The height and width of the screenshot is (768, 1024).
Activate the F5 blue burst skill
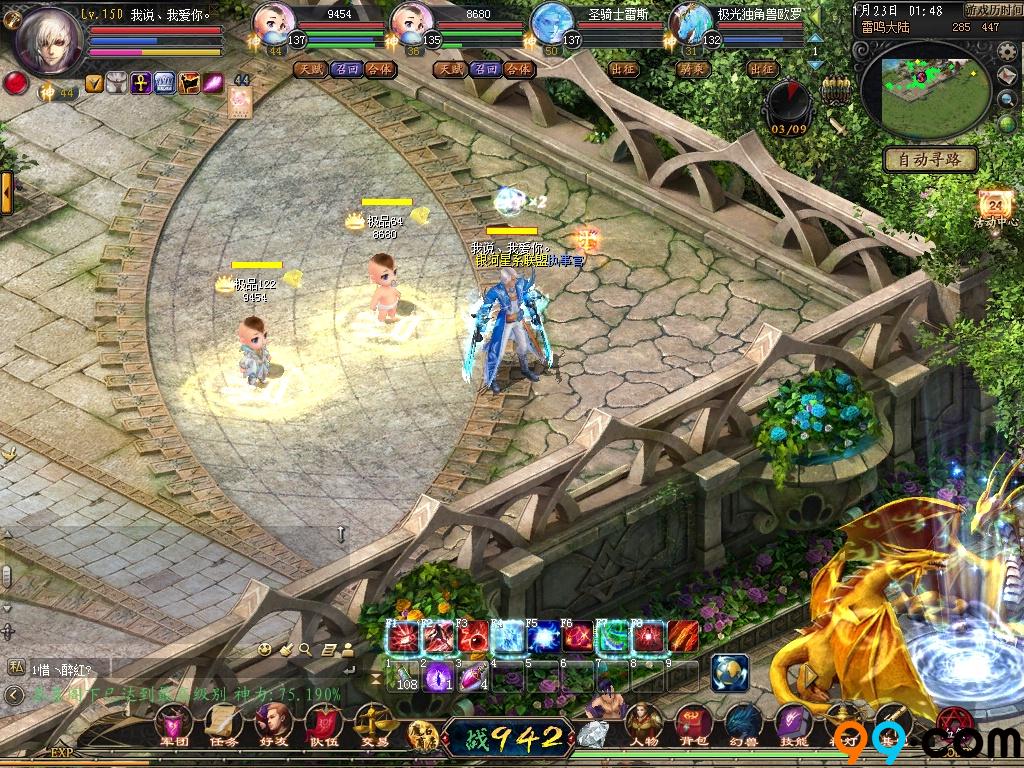click(543, 637)
